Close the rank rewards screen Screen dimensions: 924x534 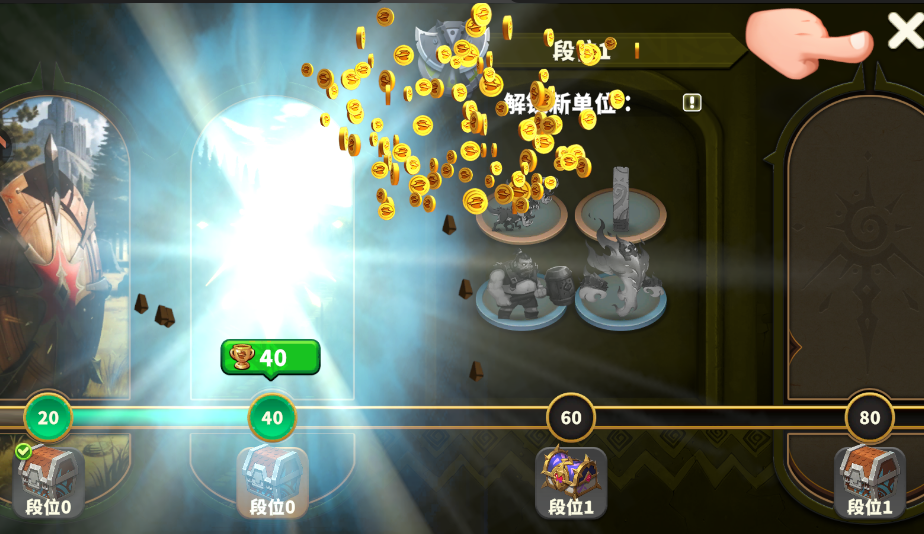coord(904,31)
